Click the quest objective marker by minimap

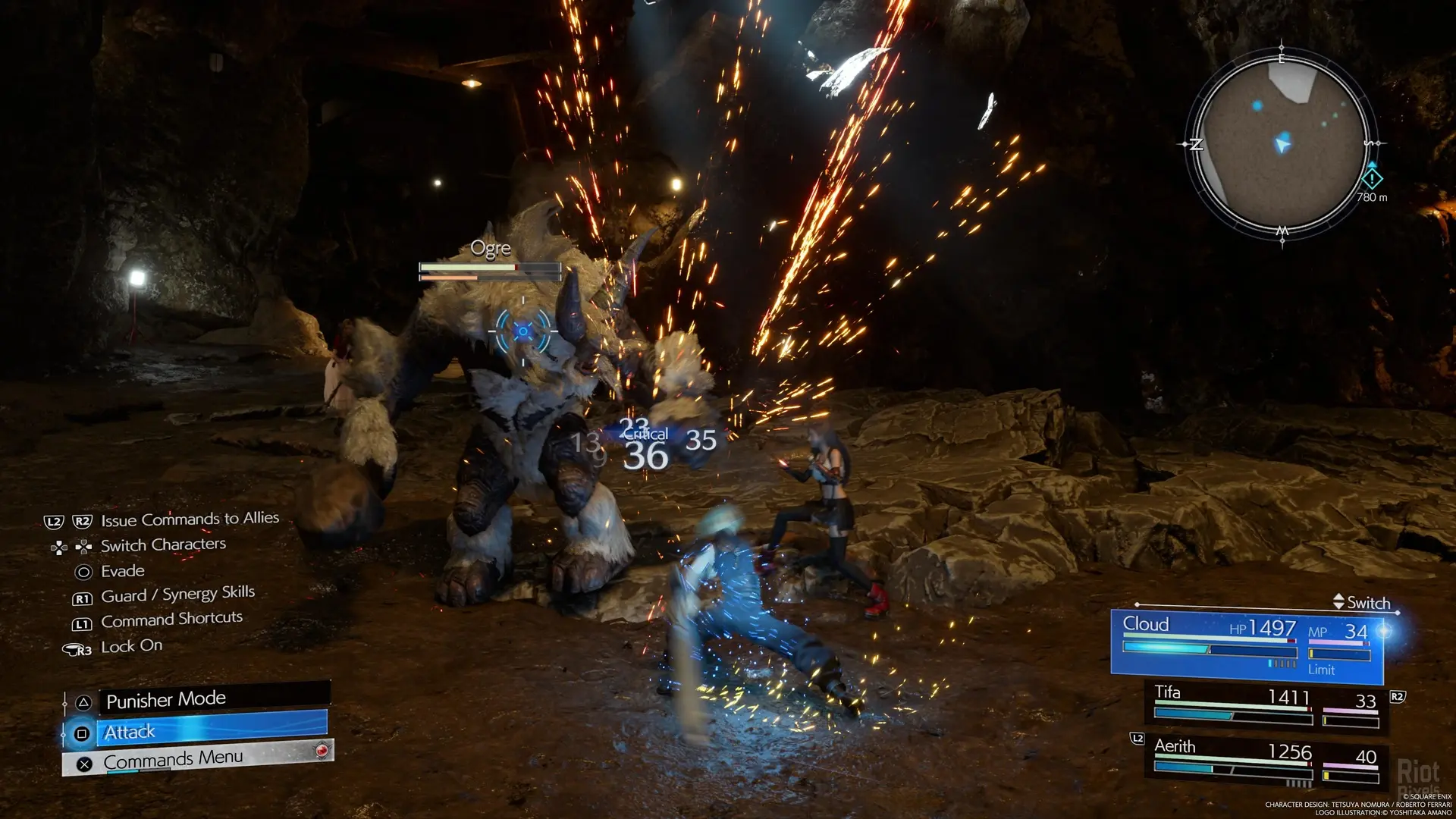1372,179
